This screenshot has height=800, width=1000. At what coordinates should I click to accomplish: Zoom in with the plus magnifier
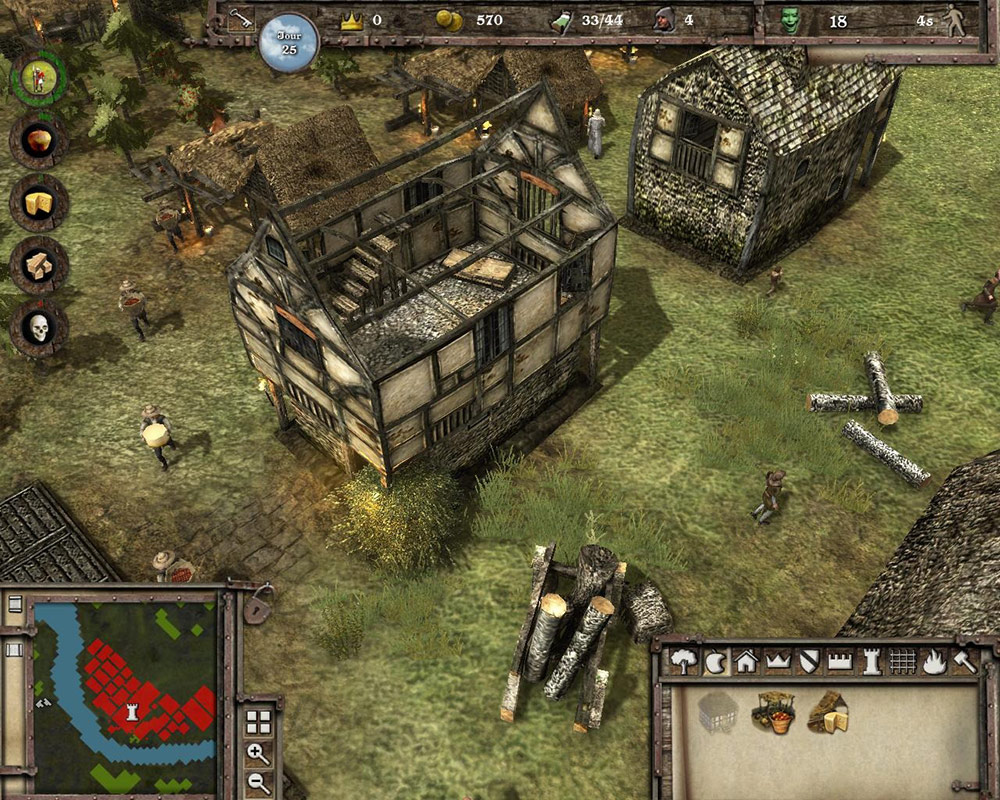[258, 754]
